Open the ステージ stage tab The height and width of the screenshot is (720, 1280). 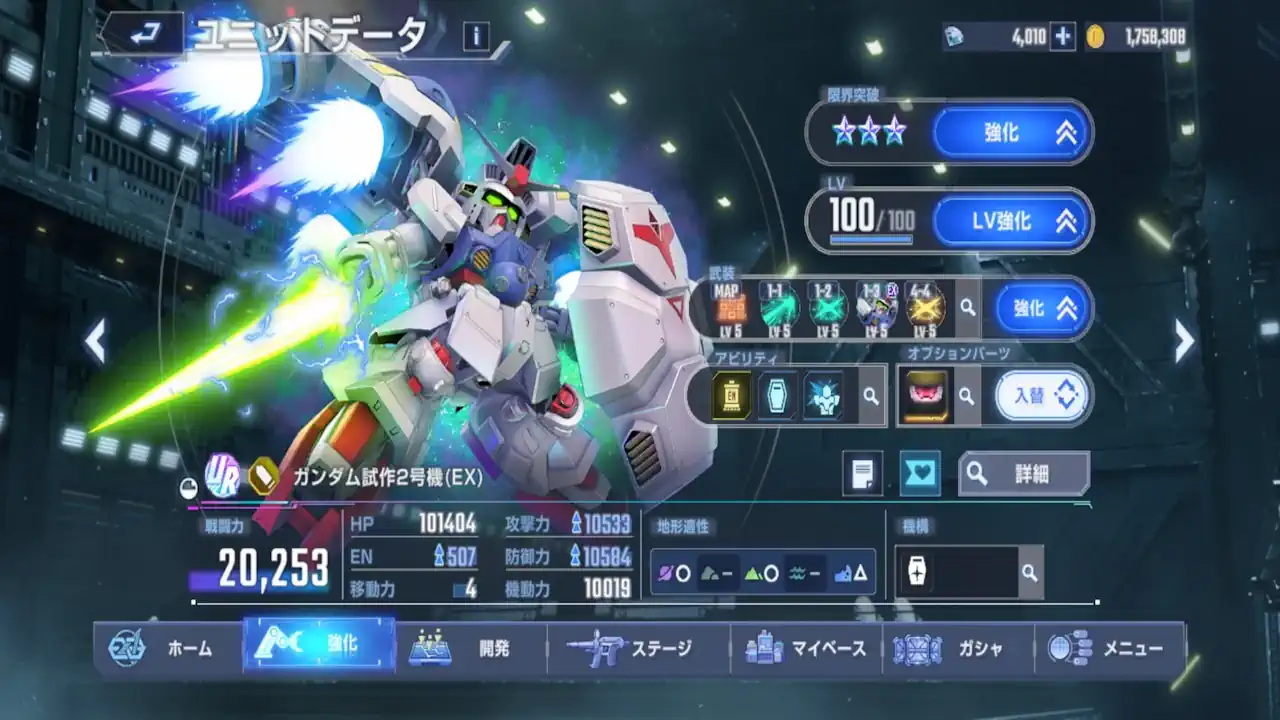pyautogui.click(x=638, y=648)
